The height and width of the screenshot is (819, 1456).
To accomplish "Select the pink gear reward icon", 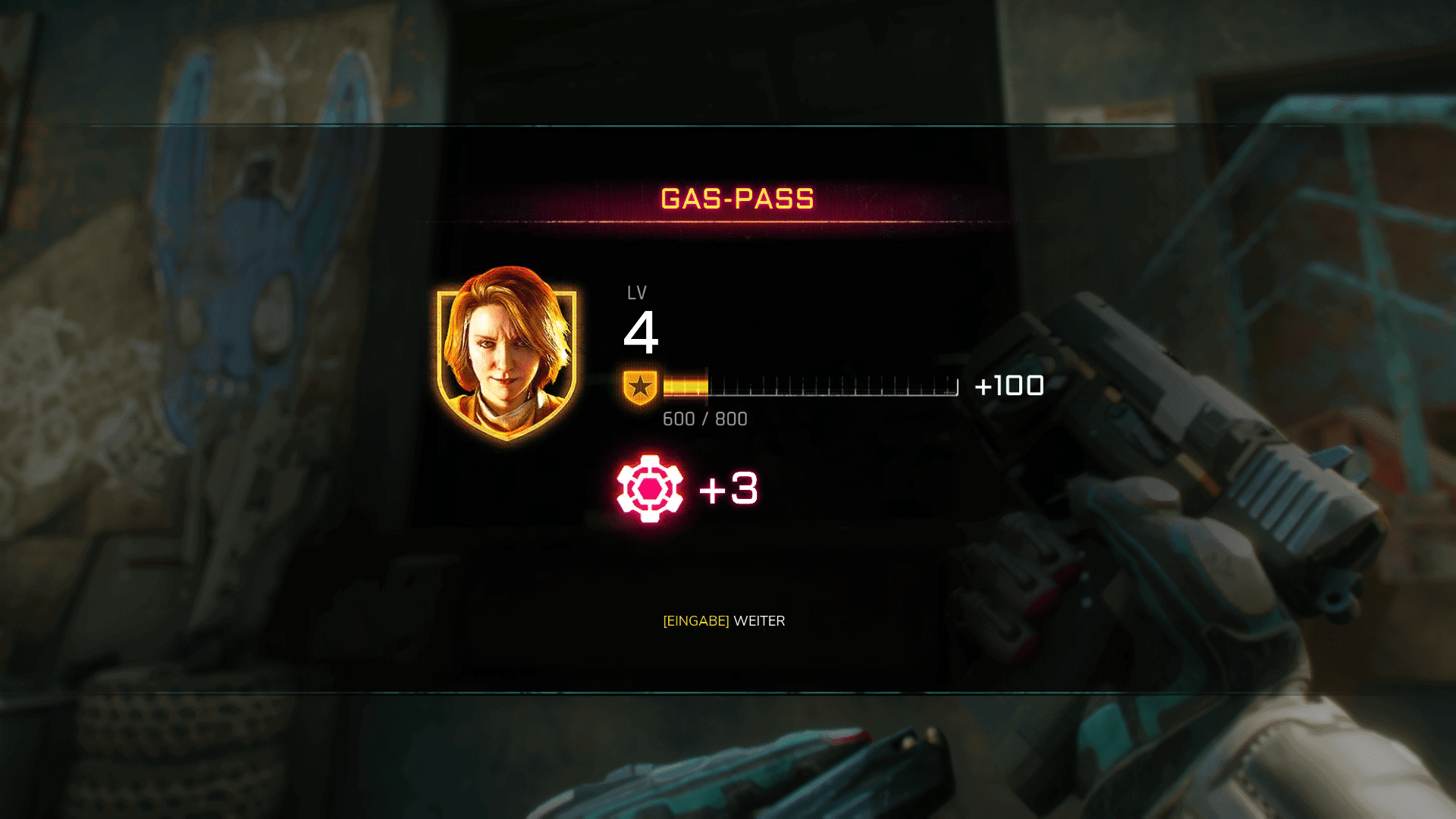I will click(650, 488).
